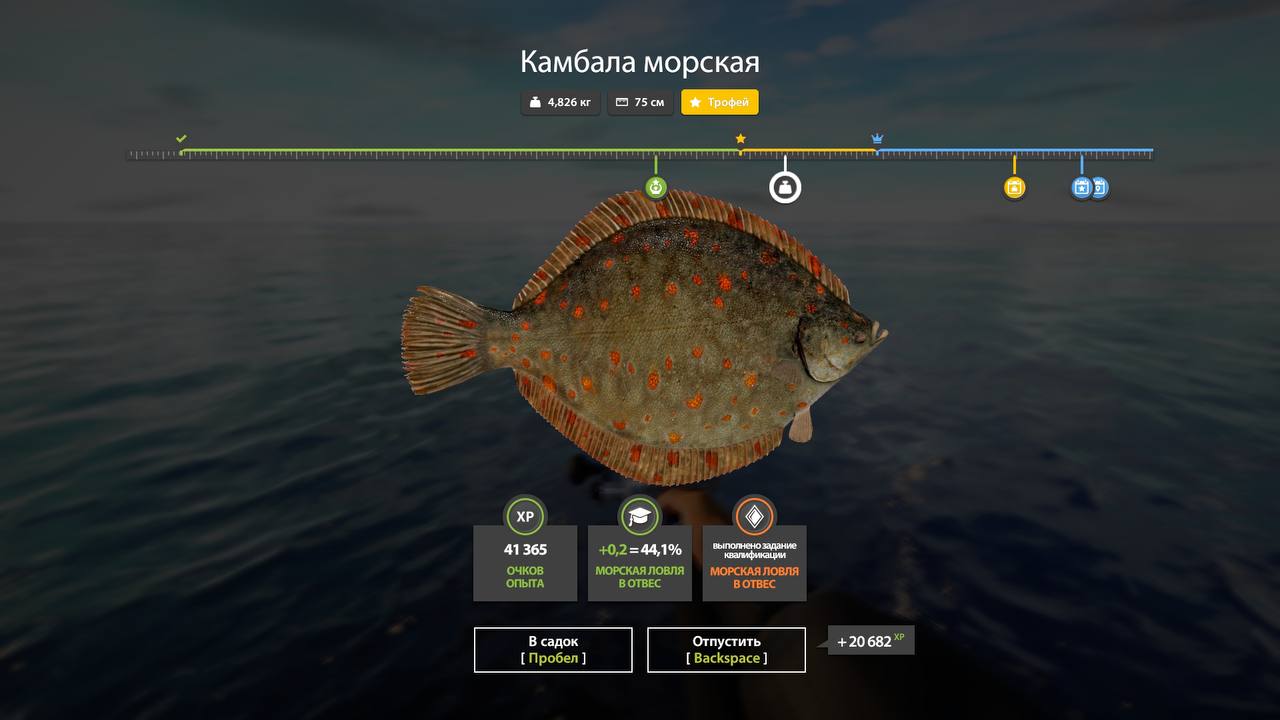This screenshot has height=720, width=1280.
Task: Click the gold star threshold on the ruler
Action: 740,138
